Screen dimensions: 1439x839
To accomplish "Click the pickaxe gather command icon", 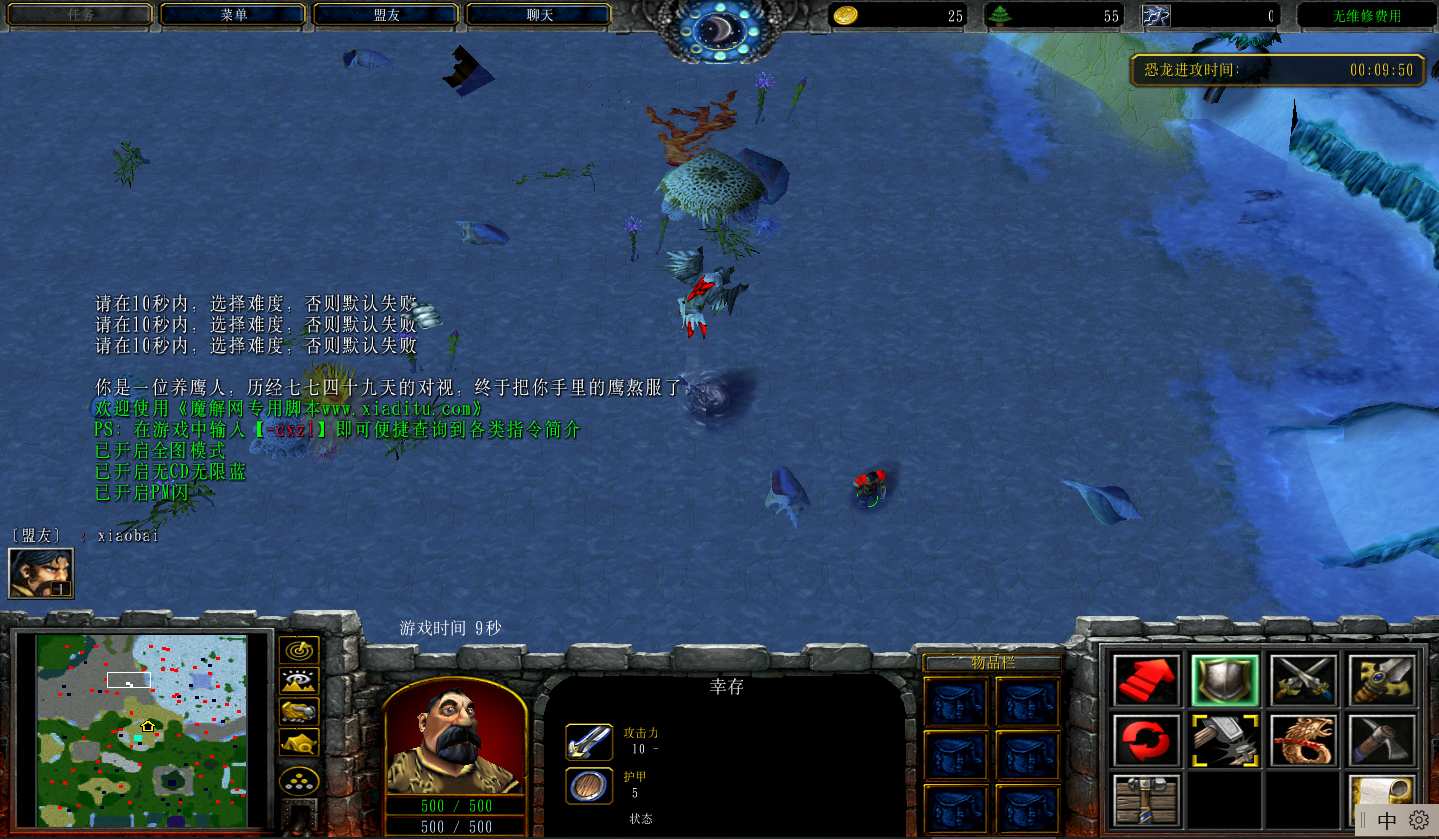I will [1381, 740].
